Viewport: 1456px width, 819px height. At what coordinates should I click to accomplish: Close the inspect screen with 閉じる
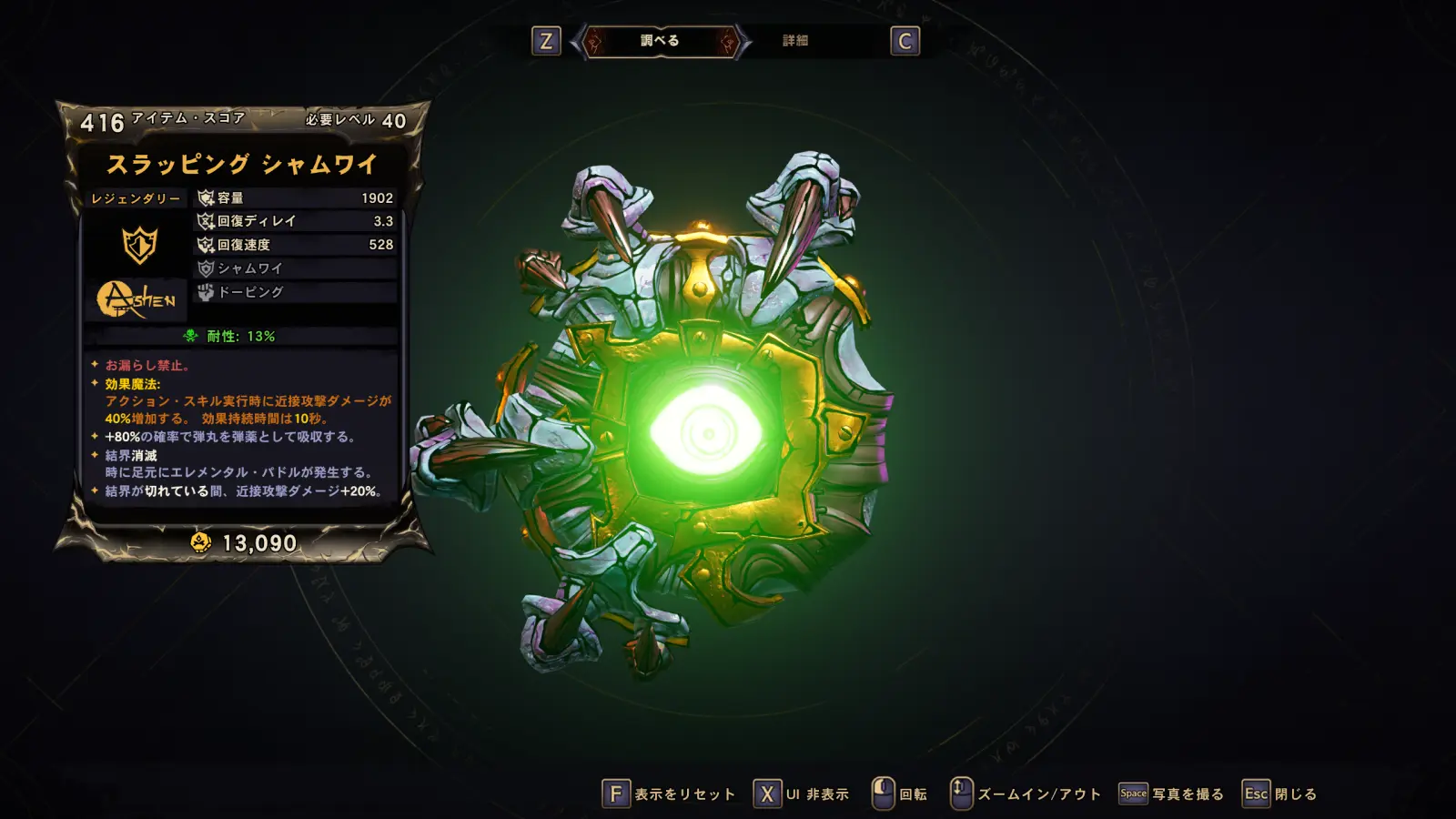pos(1280,794)
